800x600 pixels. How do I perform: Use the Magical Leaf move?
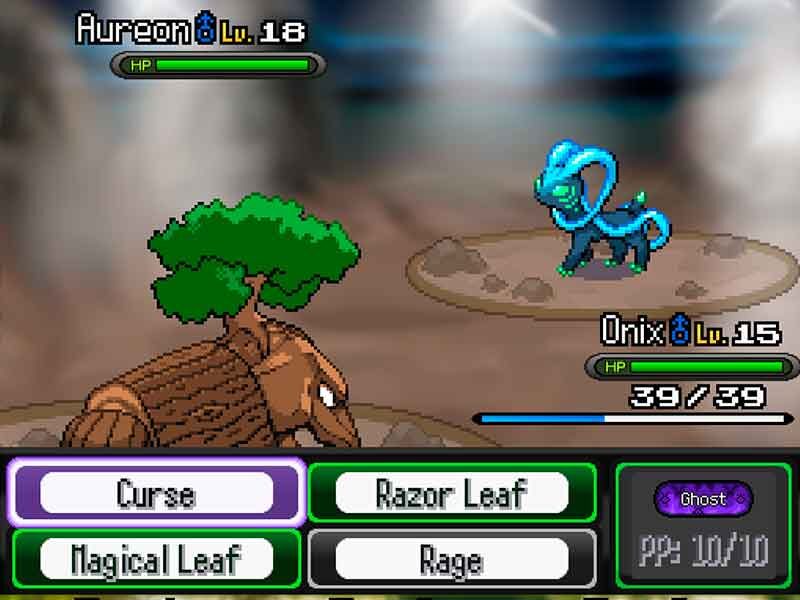pyautogui.click(x=156, y=558)
